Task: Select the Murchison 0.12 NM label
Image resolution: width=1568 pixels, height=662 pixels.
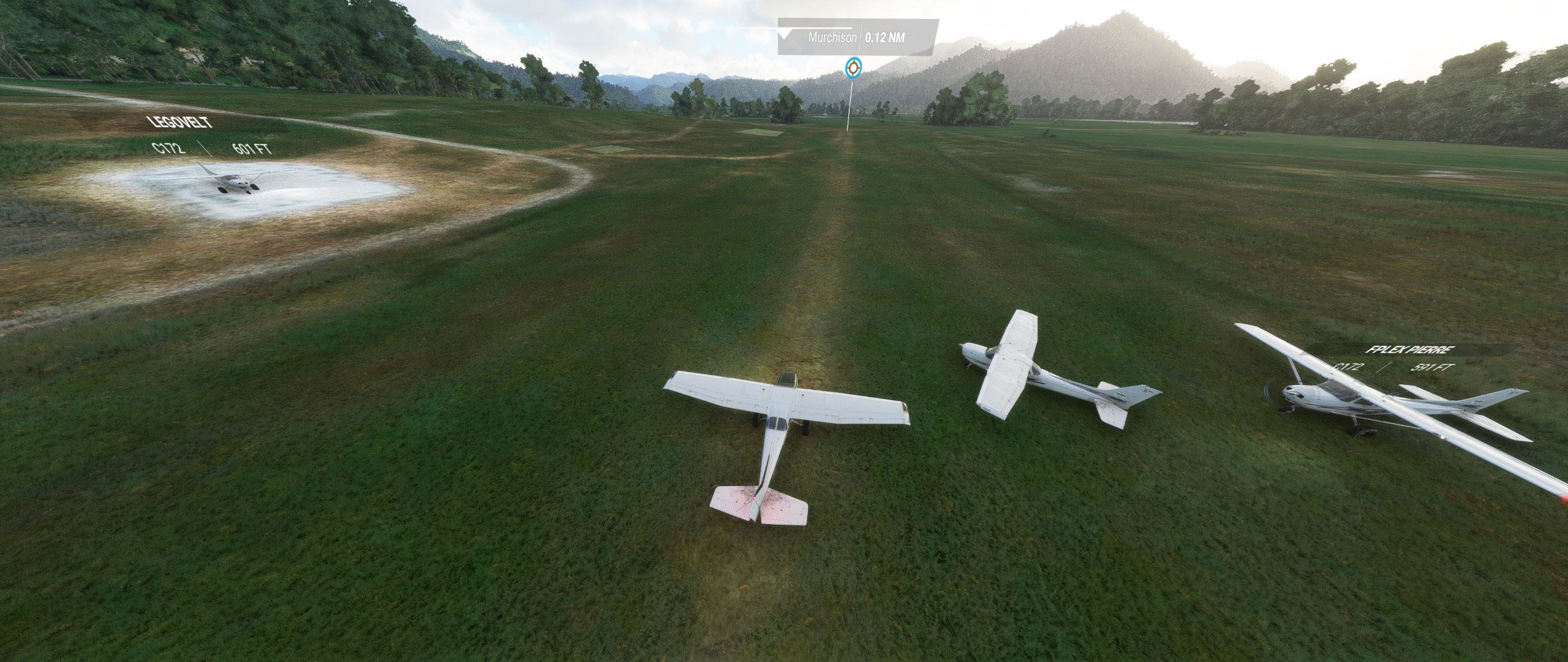Action: pyautogui.click(x=857, y=37)
